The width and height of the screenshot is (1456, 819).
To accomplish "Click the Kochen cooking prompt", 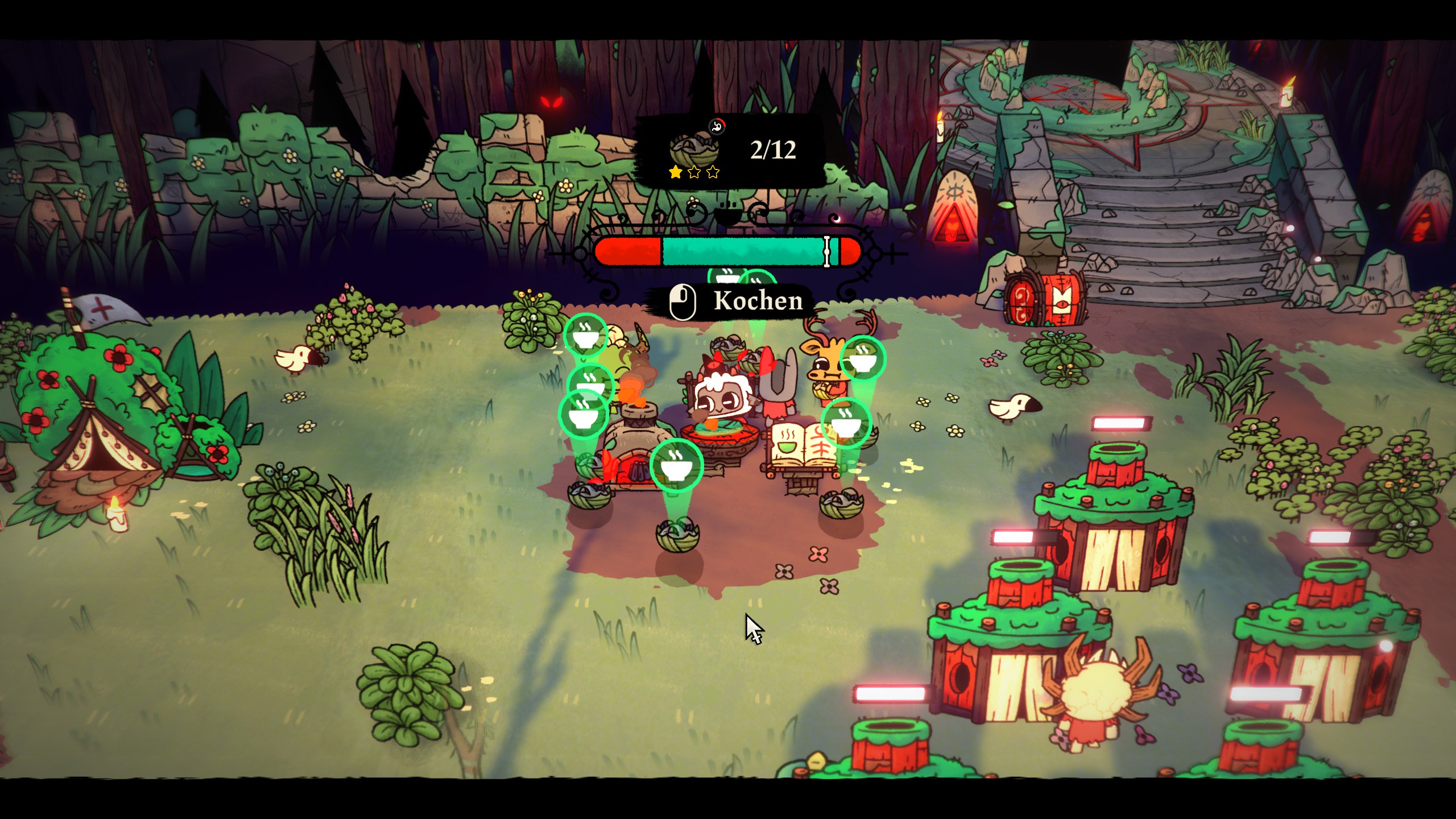I will click(x=736, y=301).
